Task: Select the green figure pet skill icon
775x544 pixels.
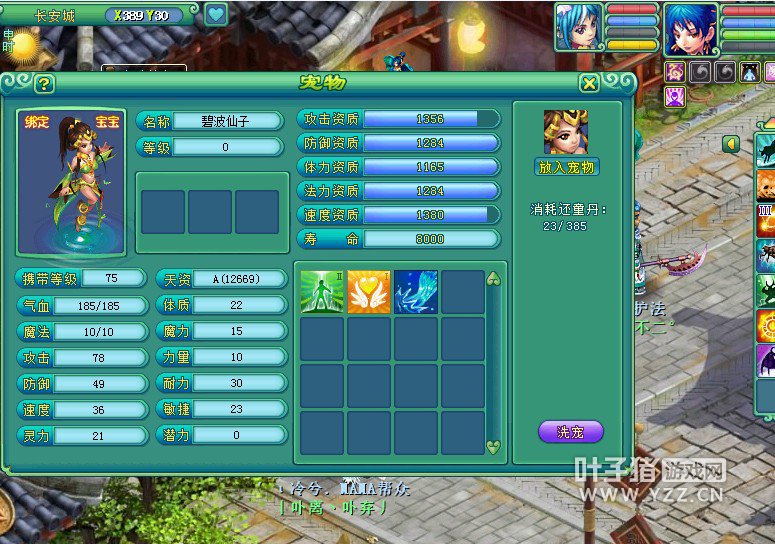Action: click(x=322, y=291)
